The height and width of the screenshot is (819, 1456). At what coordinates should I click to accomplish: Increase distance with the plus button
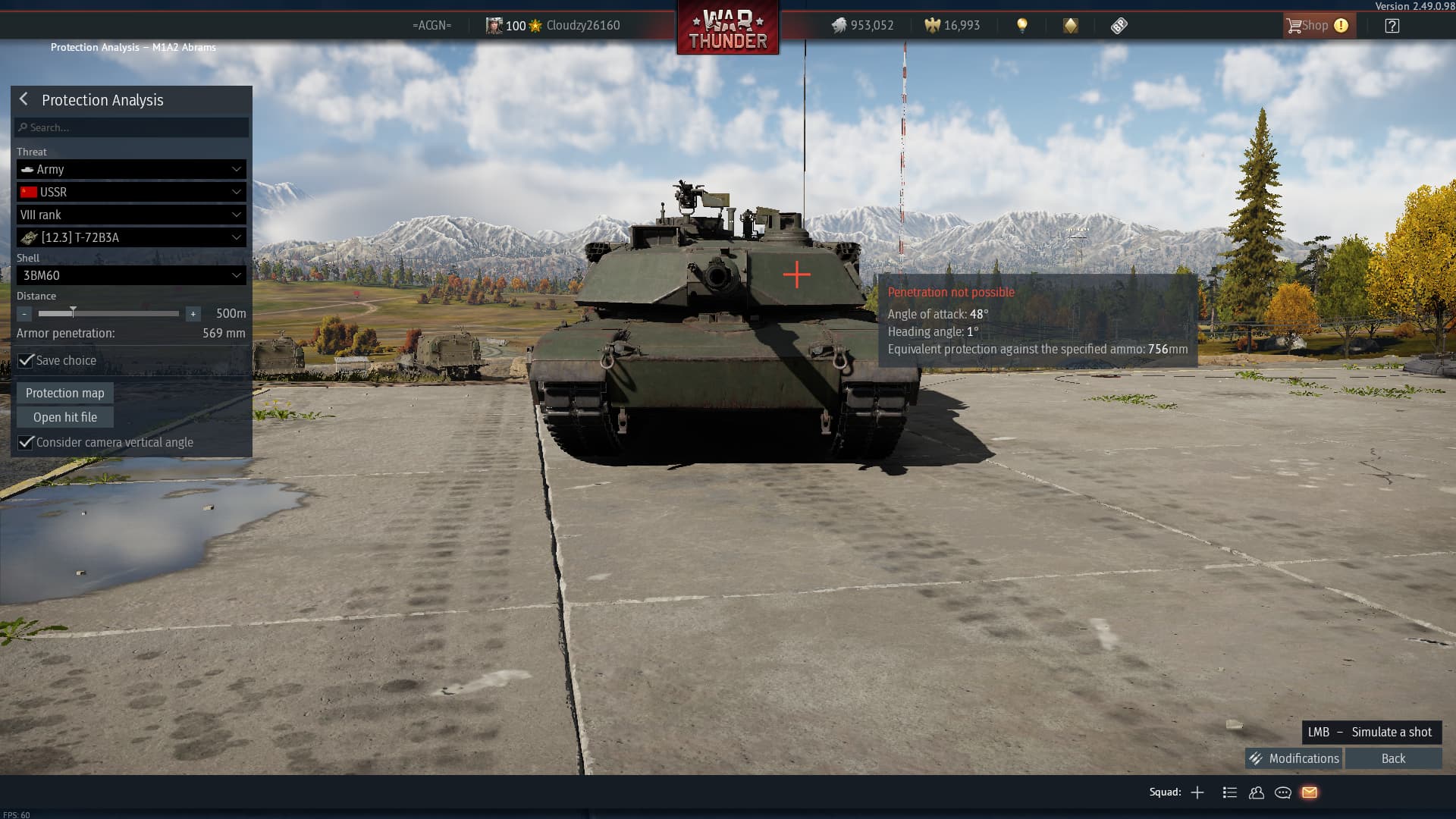click(193, 313)
